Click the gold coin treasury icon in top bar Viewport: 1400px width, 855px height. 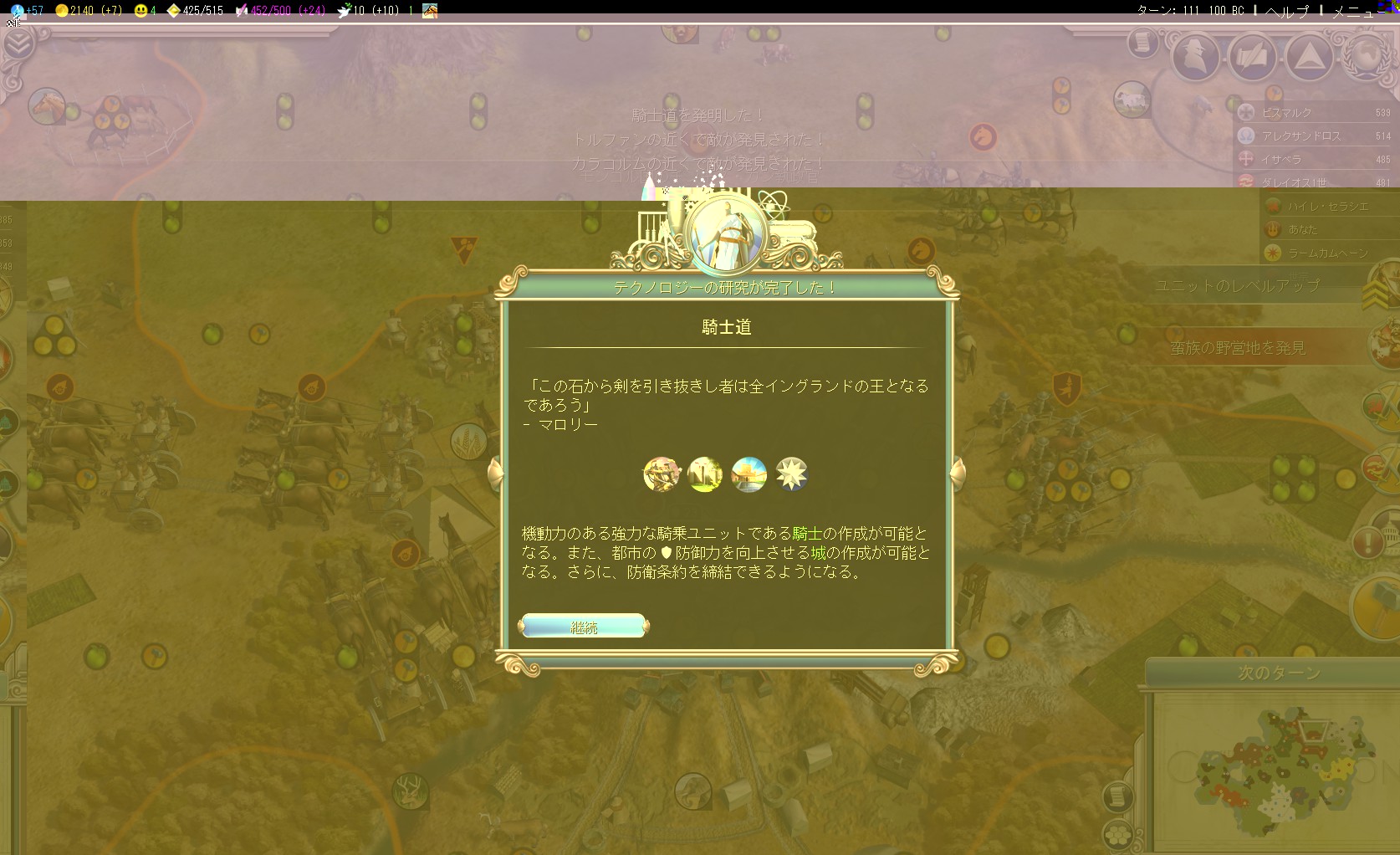coord(60,10)
